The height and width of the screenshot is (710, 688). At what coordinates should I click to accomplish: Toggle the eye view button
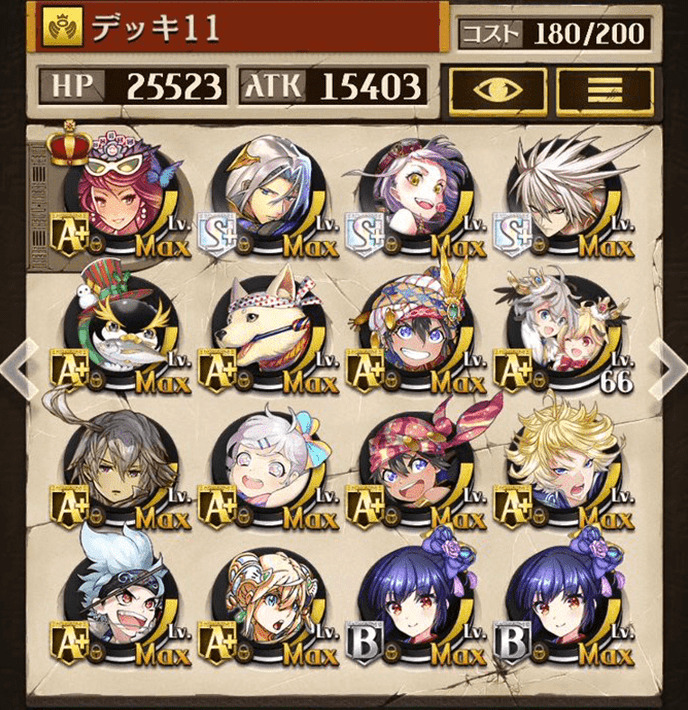coord(497,87)
